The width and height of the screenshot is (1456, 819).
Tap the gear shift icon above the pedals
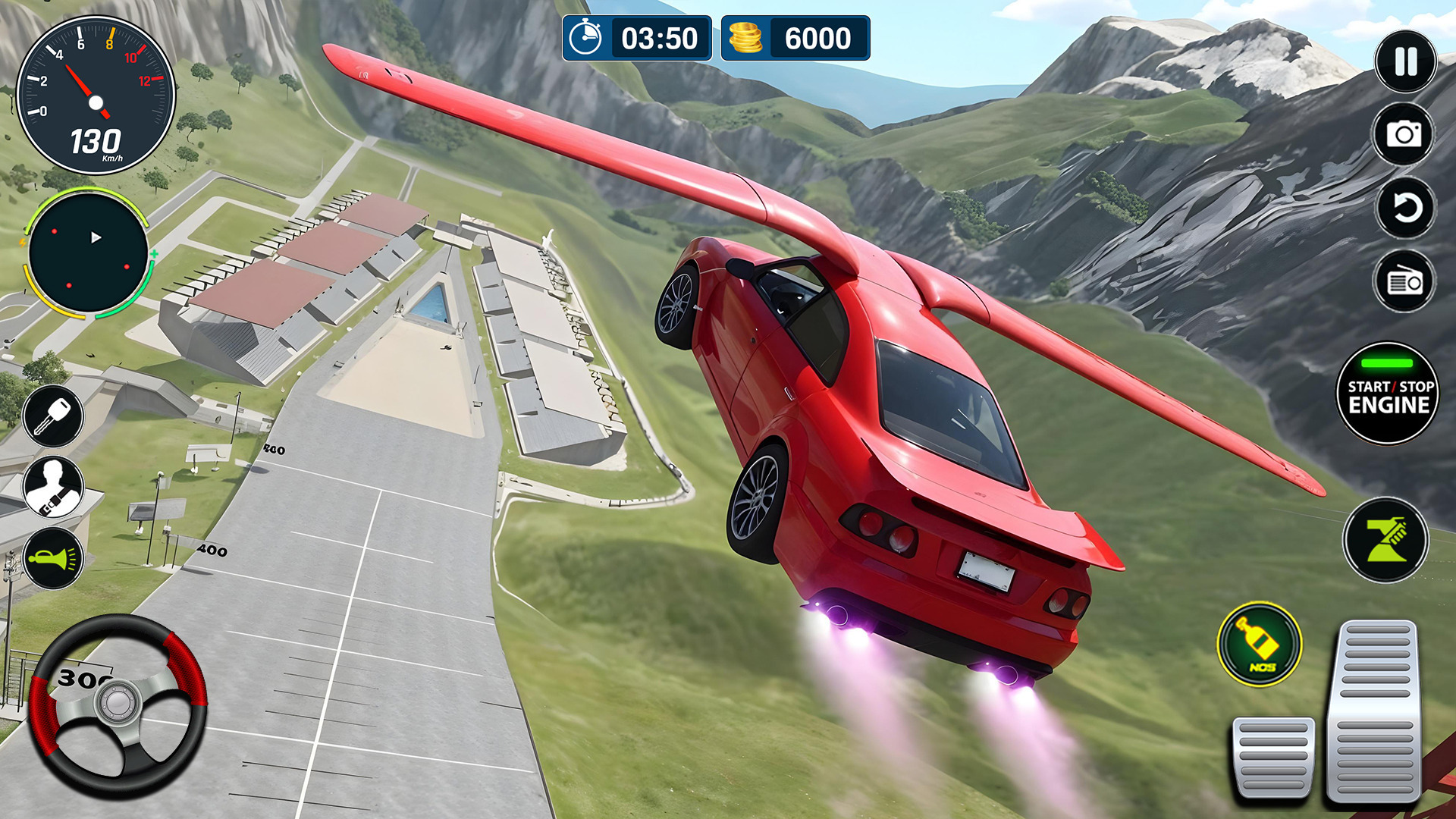1388,538
